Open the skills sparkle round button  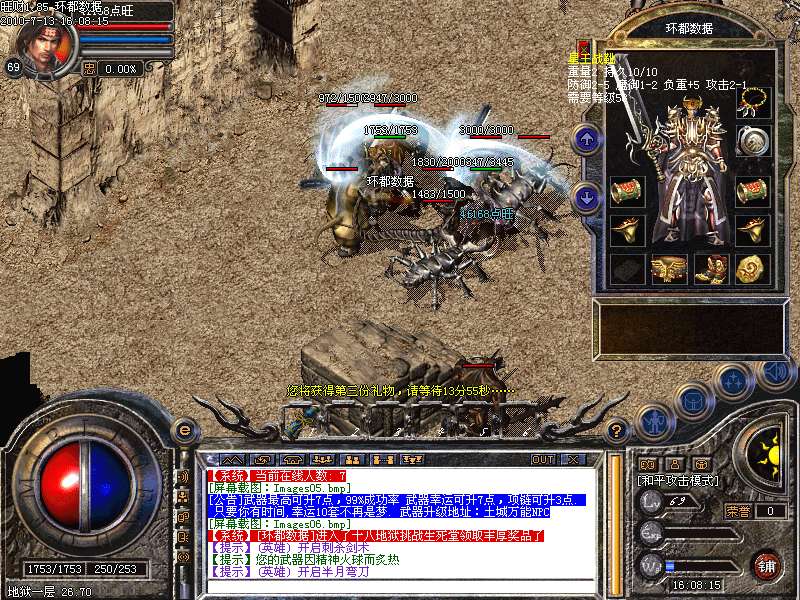pos(733,382)
